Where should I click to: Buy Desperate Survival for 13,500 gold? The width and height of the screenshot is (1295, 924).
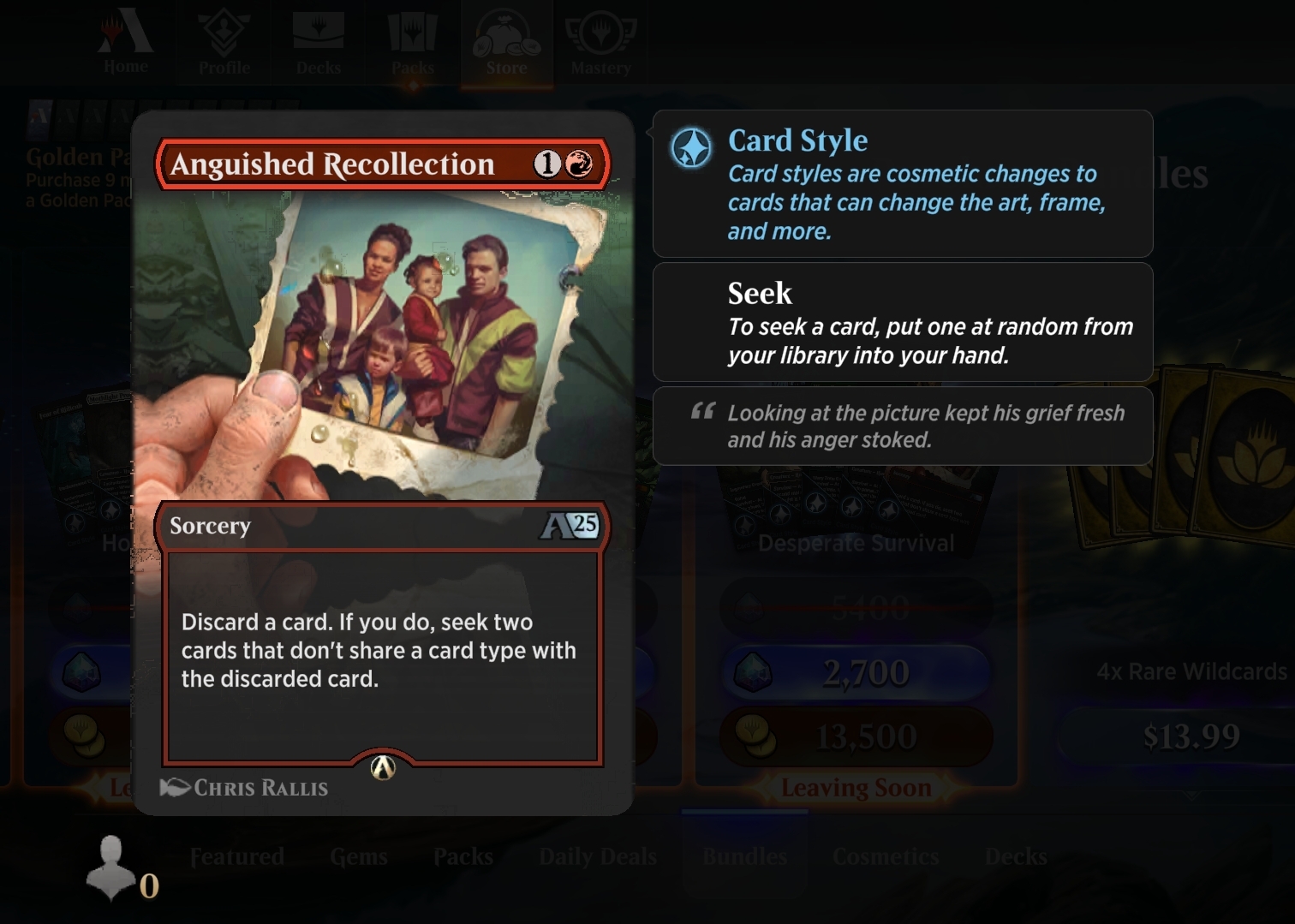856,736
